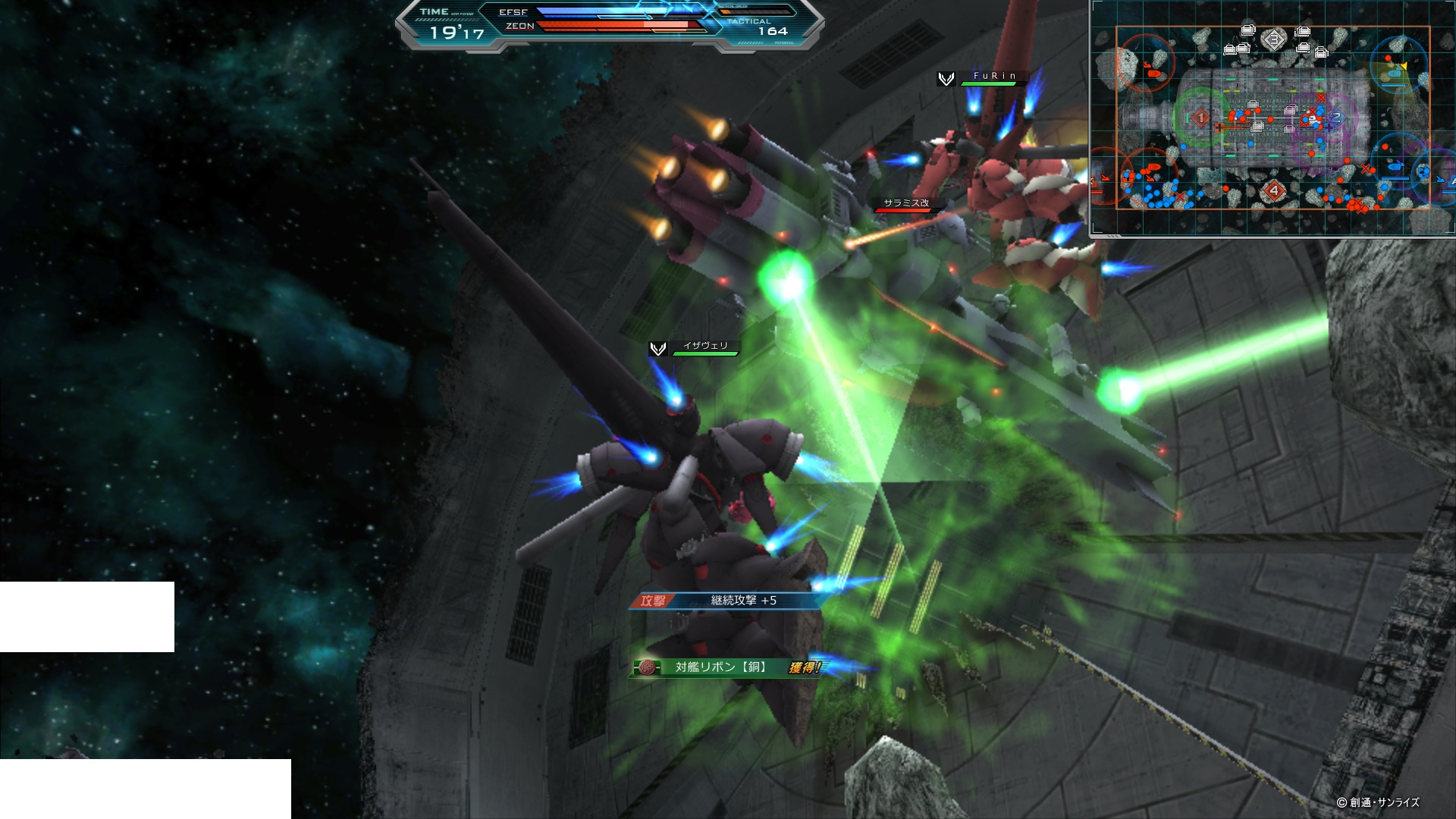Screen dimensions: 1456x819
Task: Choose base marker 4 on the minimap
Action: click(1274, 190)
